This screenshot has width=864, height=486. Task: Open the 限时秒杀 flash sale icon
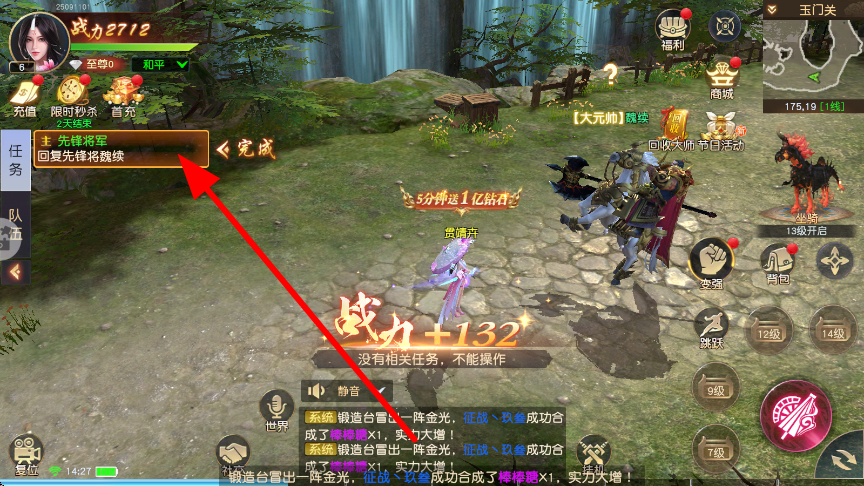click(x=73, y=95)
